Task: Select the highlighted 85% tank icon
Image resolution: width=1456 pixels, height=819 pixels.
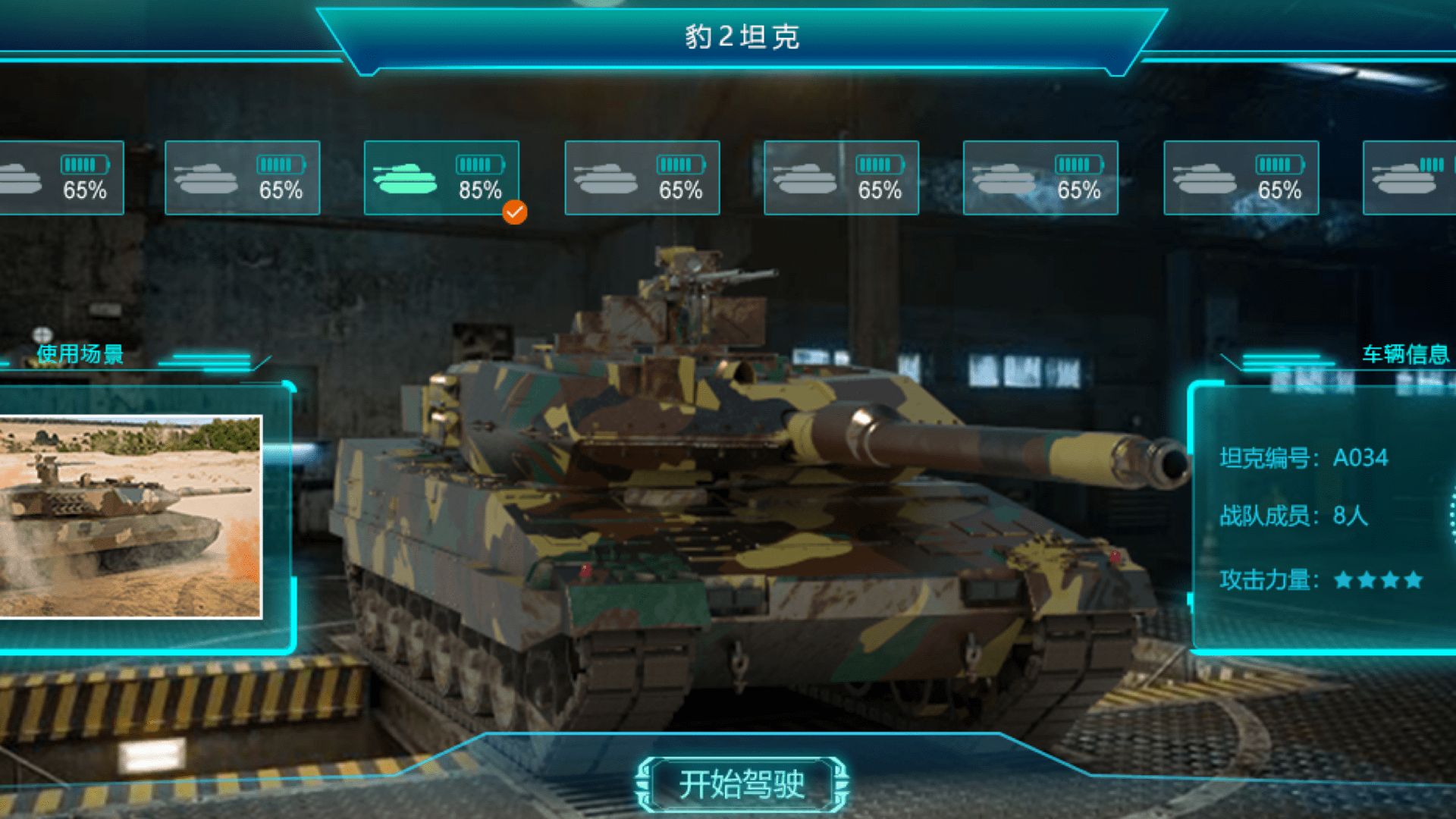Action: (x=442, y=178)
